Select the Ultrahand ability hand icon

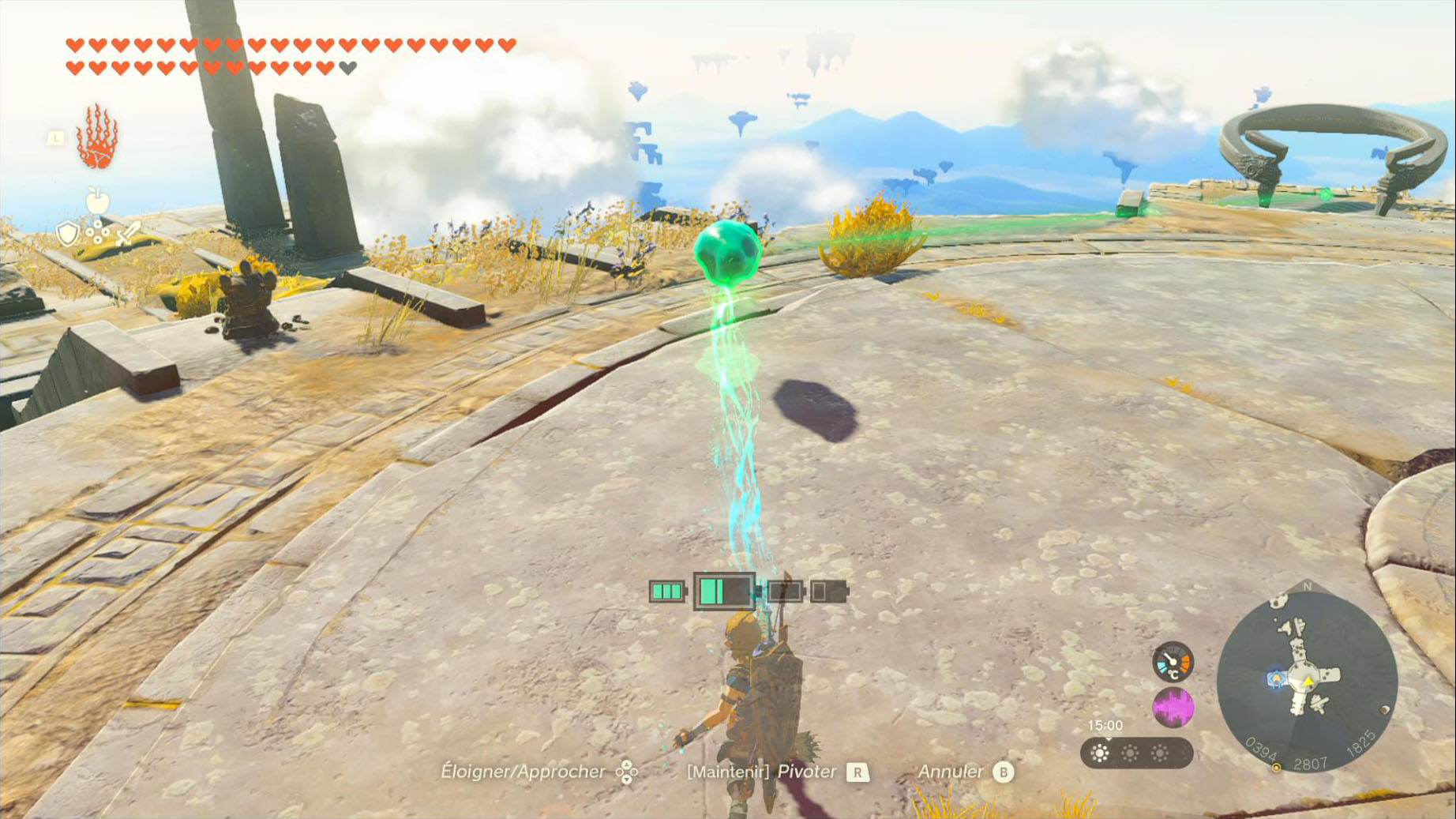click(97, 137)
